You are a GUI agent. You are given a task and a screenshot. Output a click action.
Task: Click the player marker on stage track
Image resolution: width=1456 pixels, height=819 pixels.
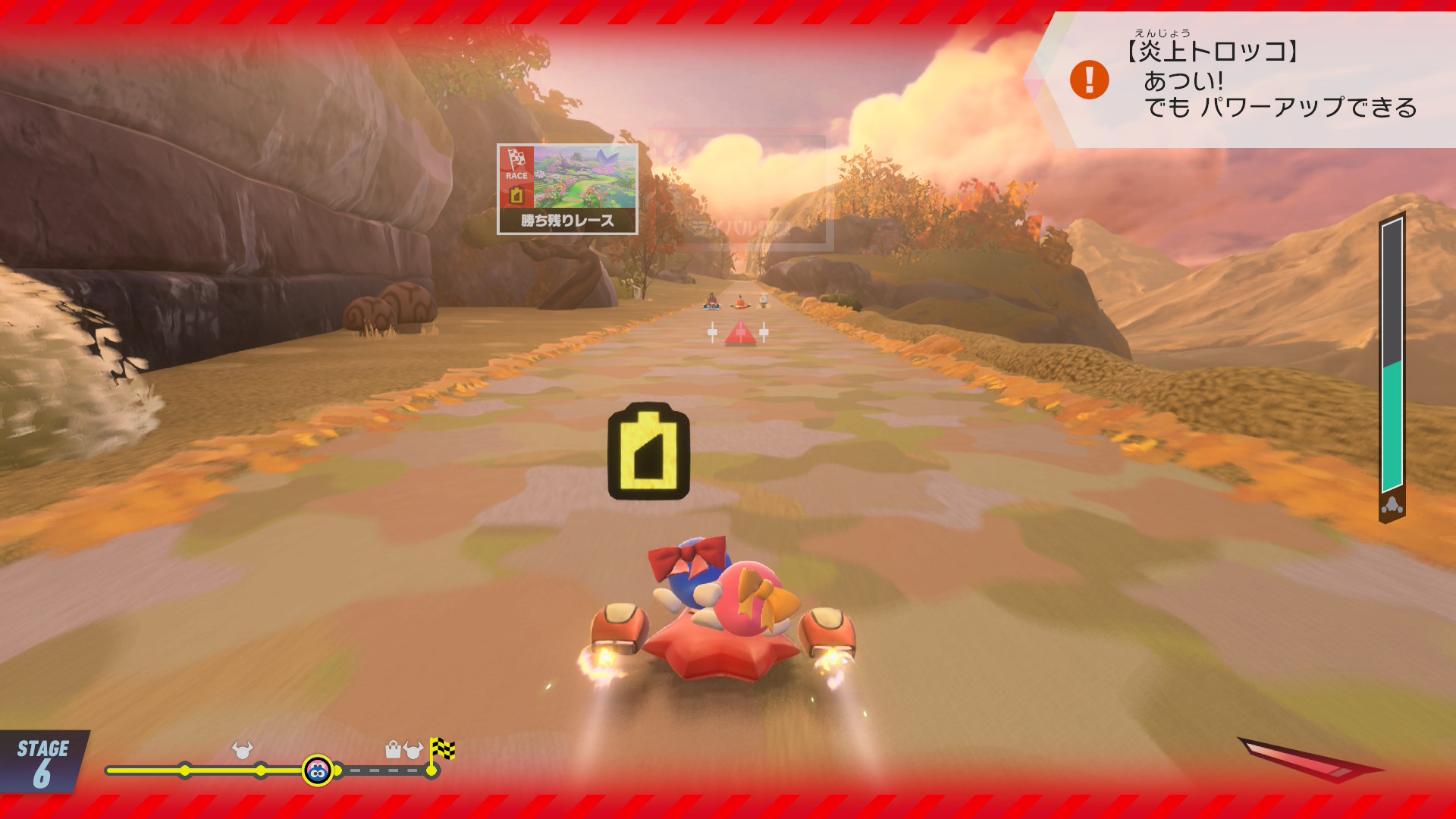pyautogui.click(x=318, y=771)
